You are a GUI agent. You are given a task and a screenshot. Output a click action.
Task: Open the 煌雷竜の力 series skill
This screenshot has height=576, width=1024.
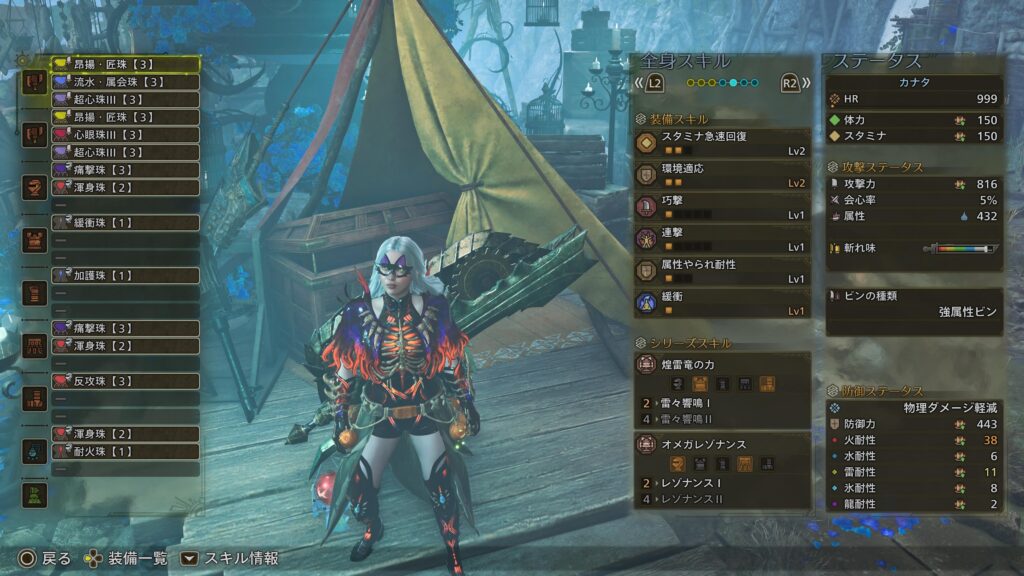point(721,374)
